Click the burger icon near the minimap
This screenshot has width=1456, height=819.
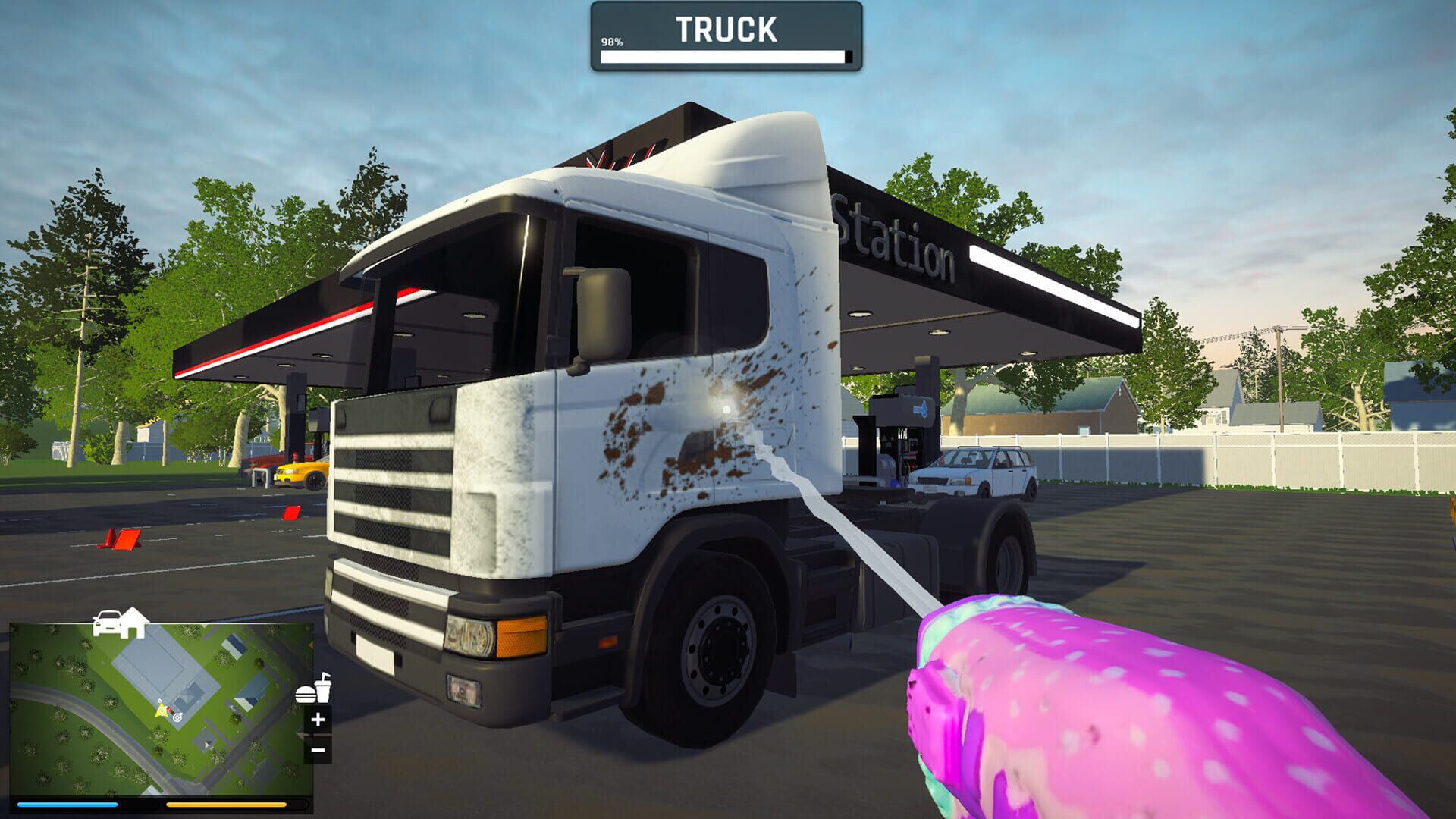point(306,695)
